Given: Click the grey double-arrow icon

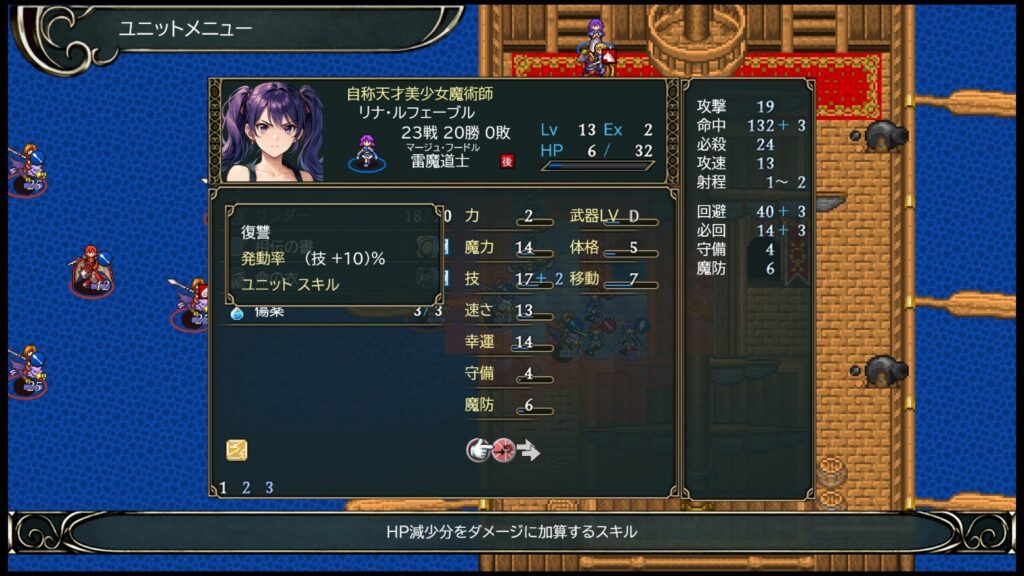Looking at the screenshot, I should pyautogui.click(x=529, y=450).
